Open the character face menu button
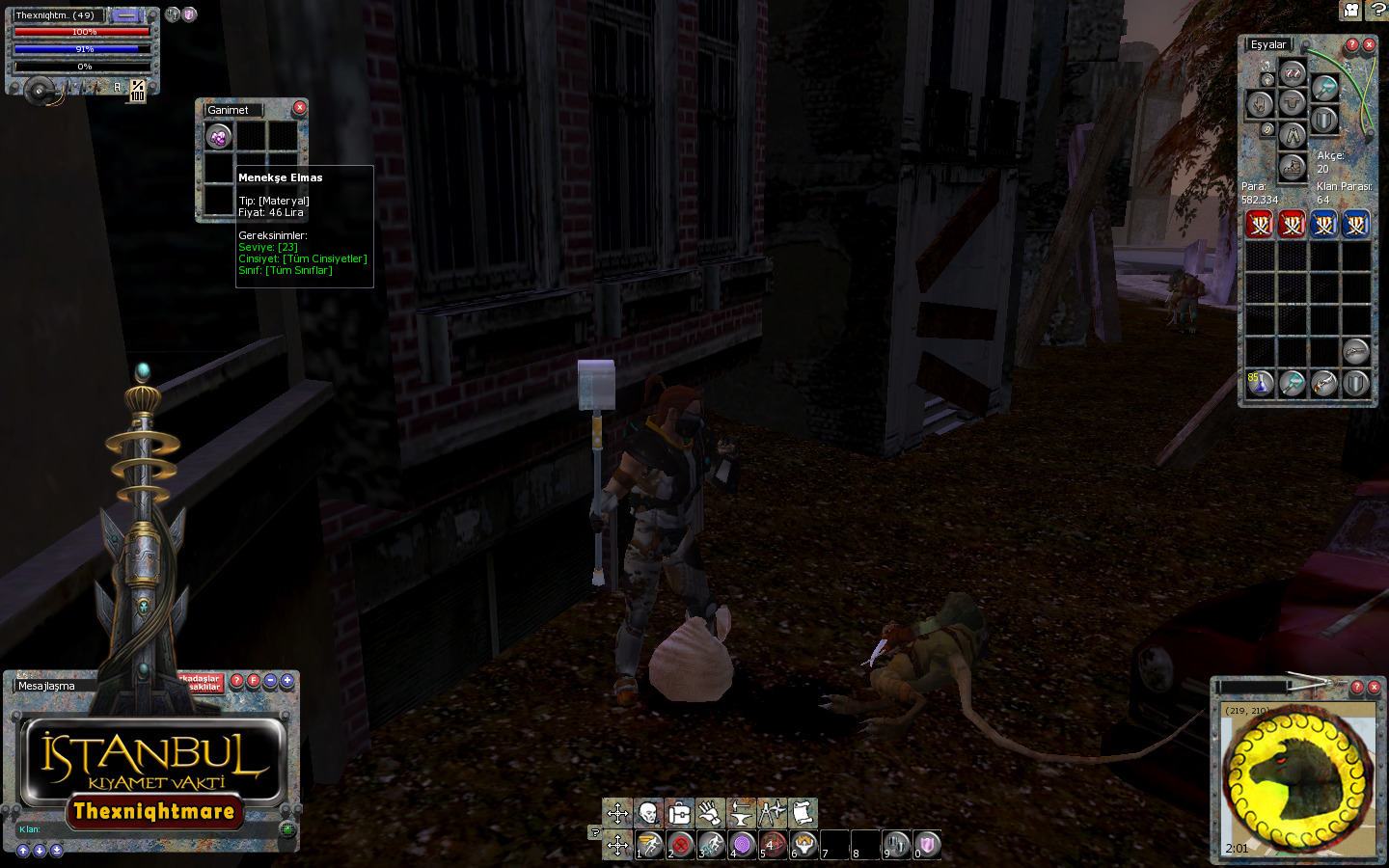1389x868 pixels. coord(648,812)
